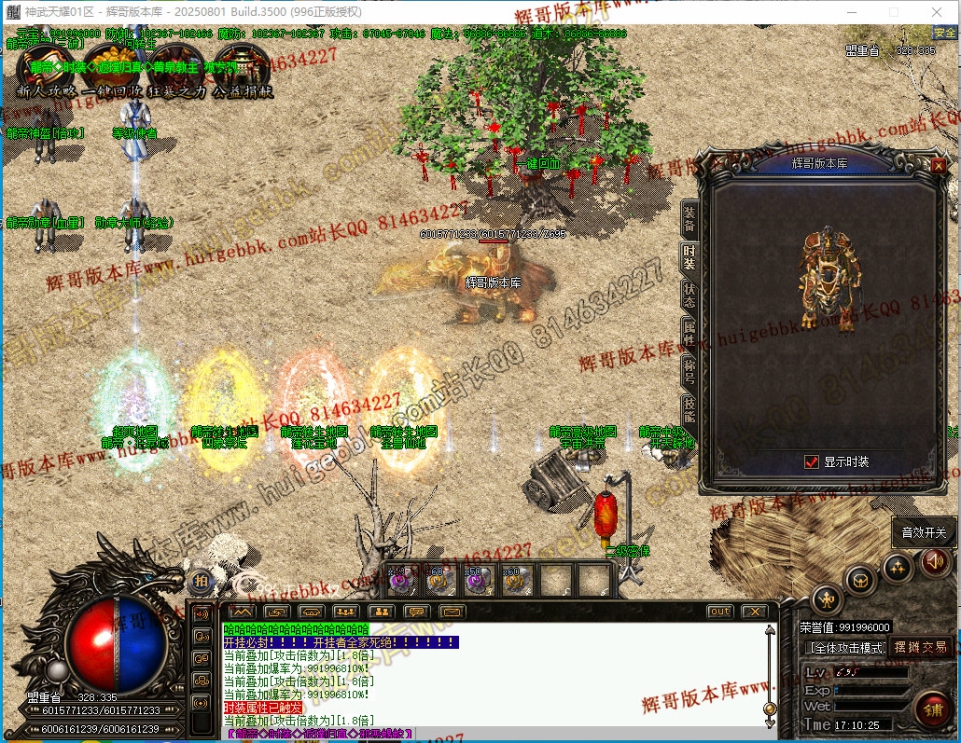Switch to the 称号 title tab
This screenshot has width=961, height=743.
tap(689, 370)
